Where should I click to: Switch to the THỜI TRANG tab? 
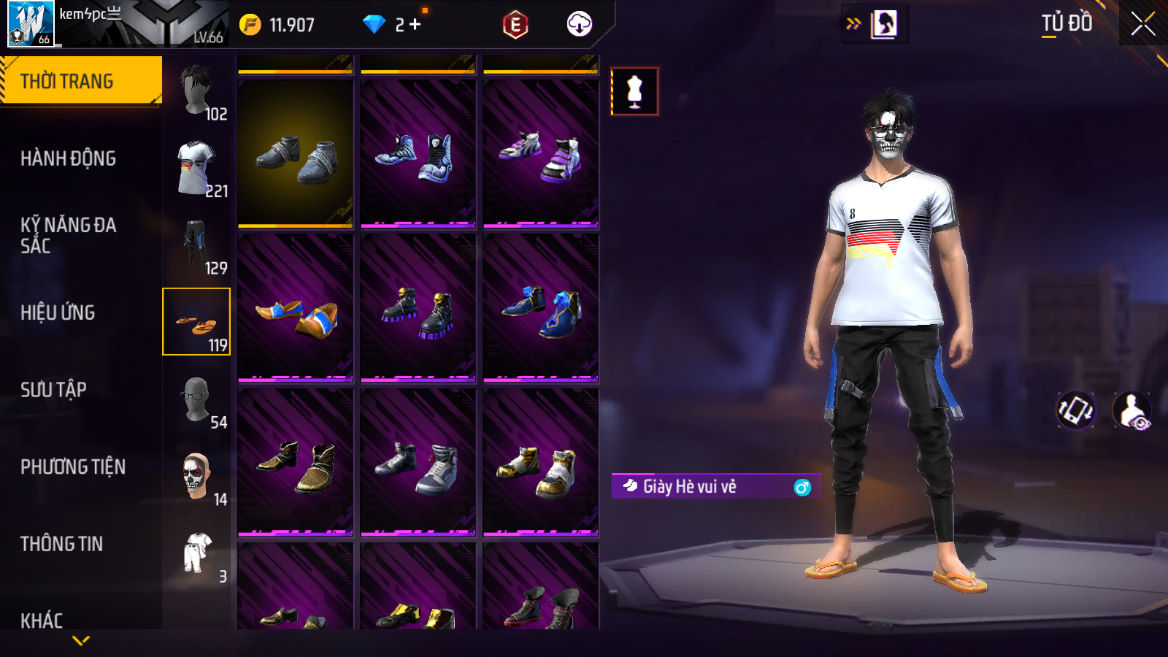[80, 81]
